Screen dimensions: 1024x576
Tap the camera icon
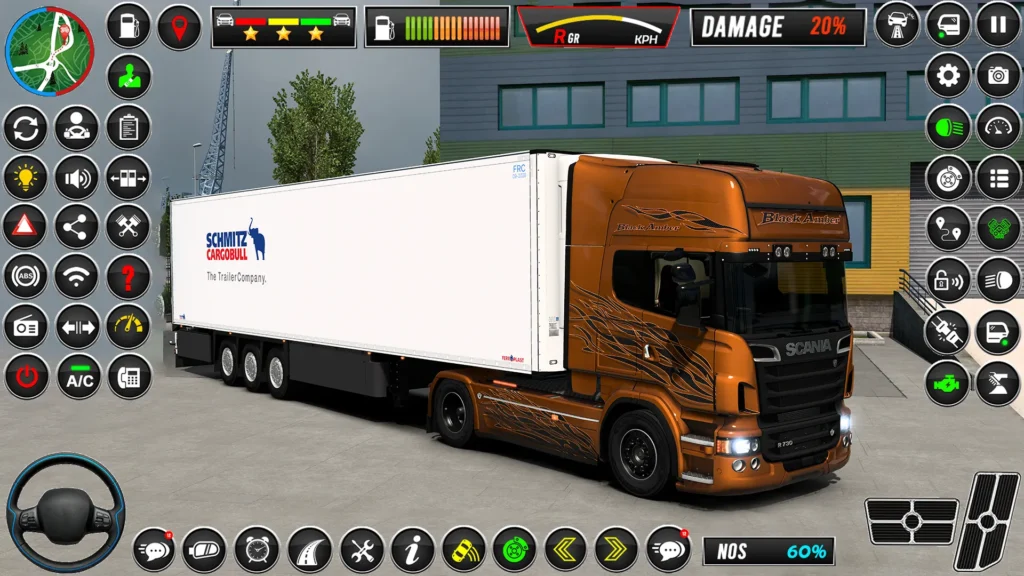tap(997, 75)
